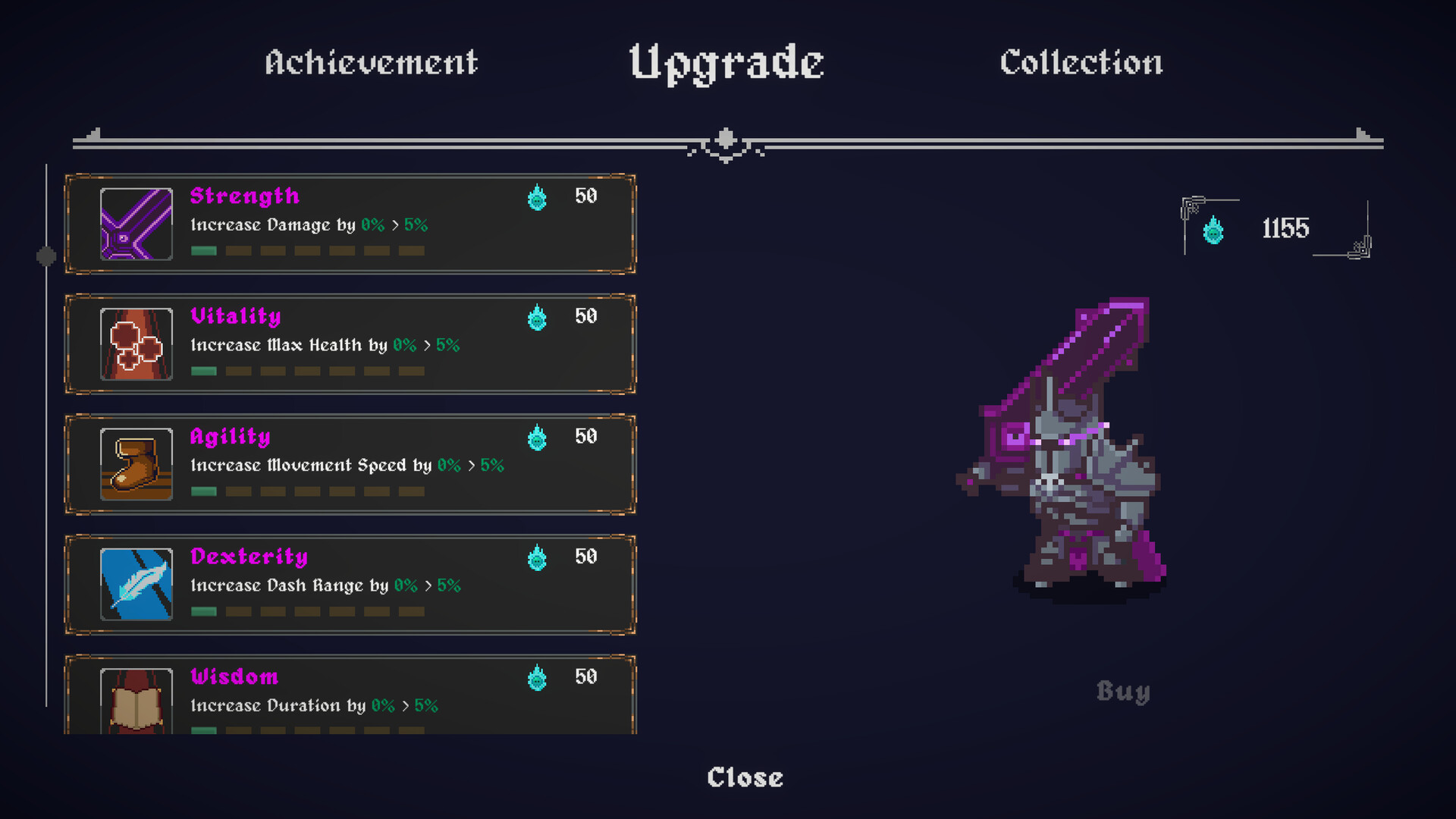The width and height of the screenshot is (1456, 819).
Task: Toggle the Dexterity upgrade selection
Action: tap(350, 585)
